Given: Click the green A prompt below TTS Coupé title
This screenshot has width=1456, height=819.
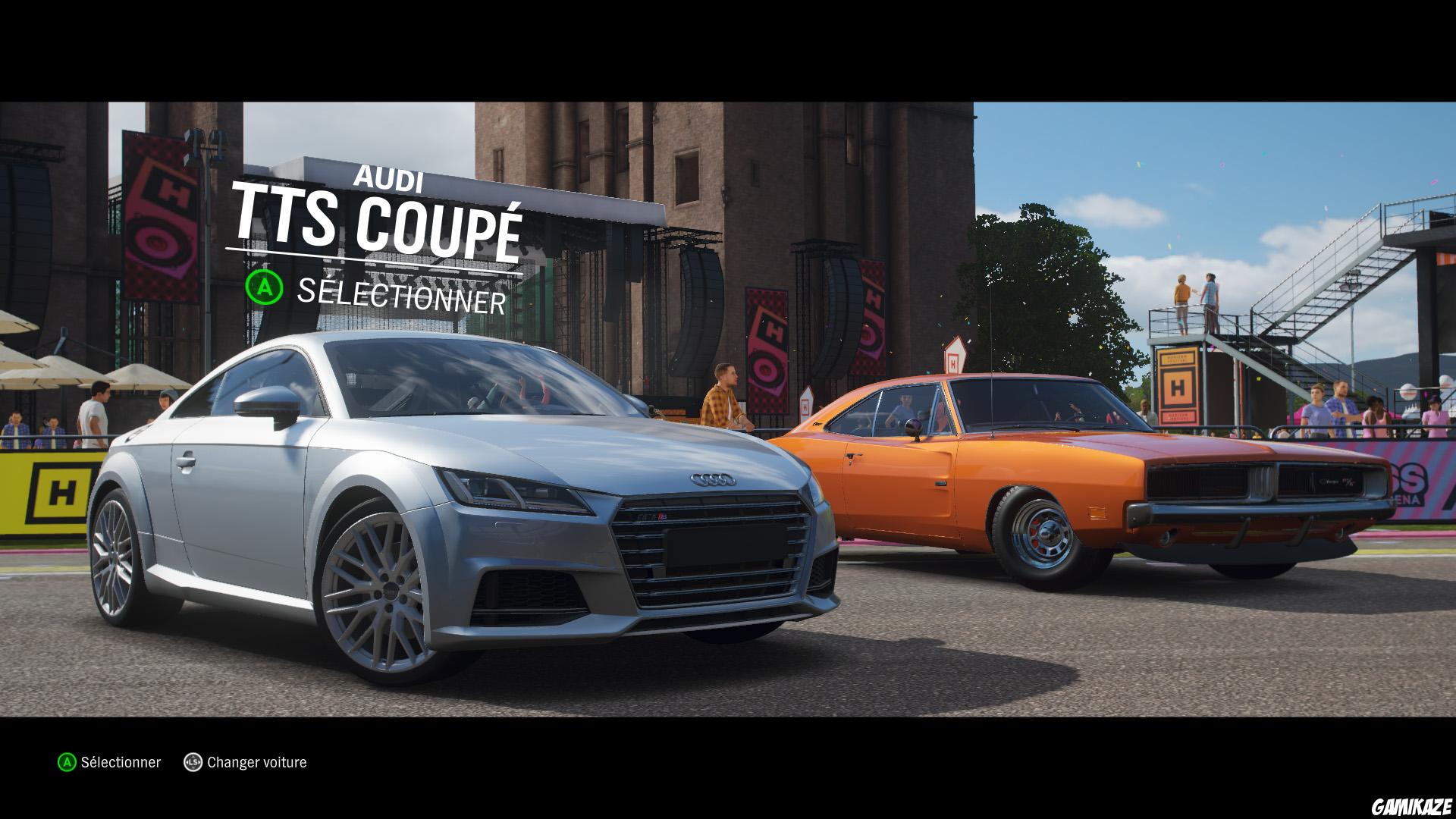Looking at the screenshot, I should [x=265, y=287].
